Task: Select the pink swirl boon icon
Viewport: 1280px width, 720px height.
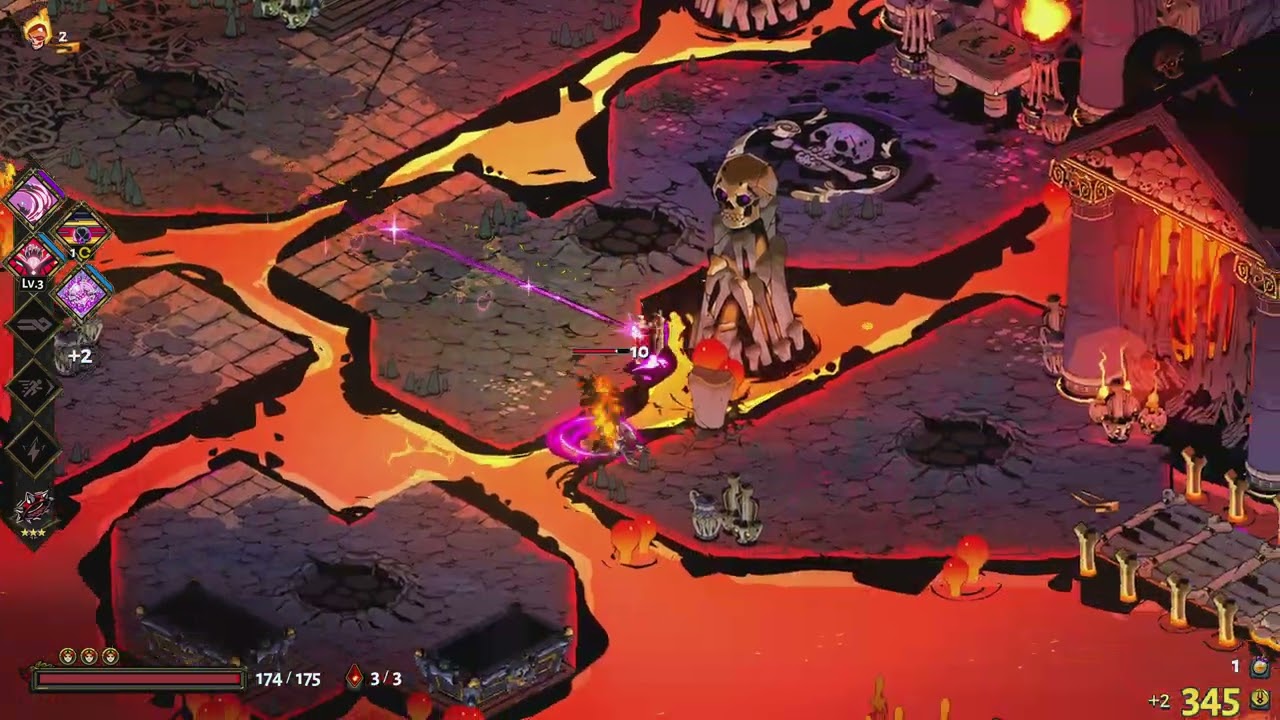Action: tap(34, 200)
